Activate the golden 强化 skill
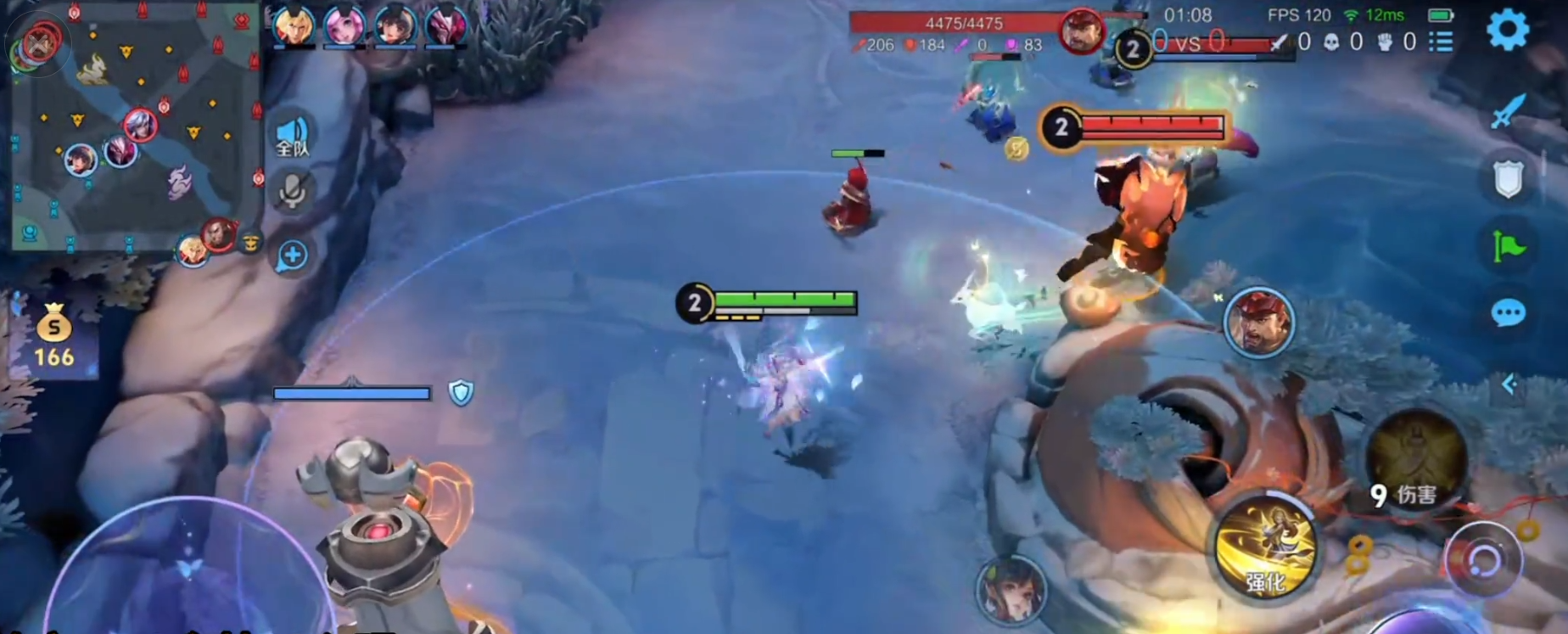Viewport: 1568px width, 634px height. pos(1266,546)
